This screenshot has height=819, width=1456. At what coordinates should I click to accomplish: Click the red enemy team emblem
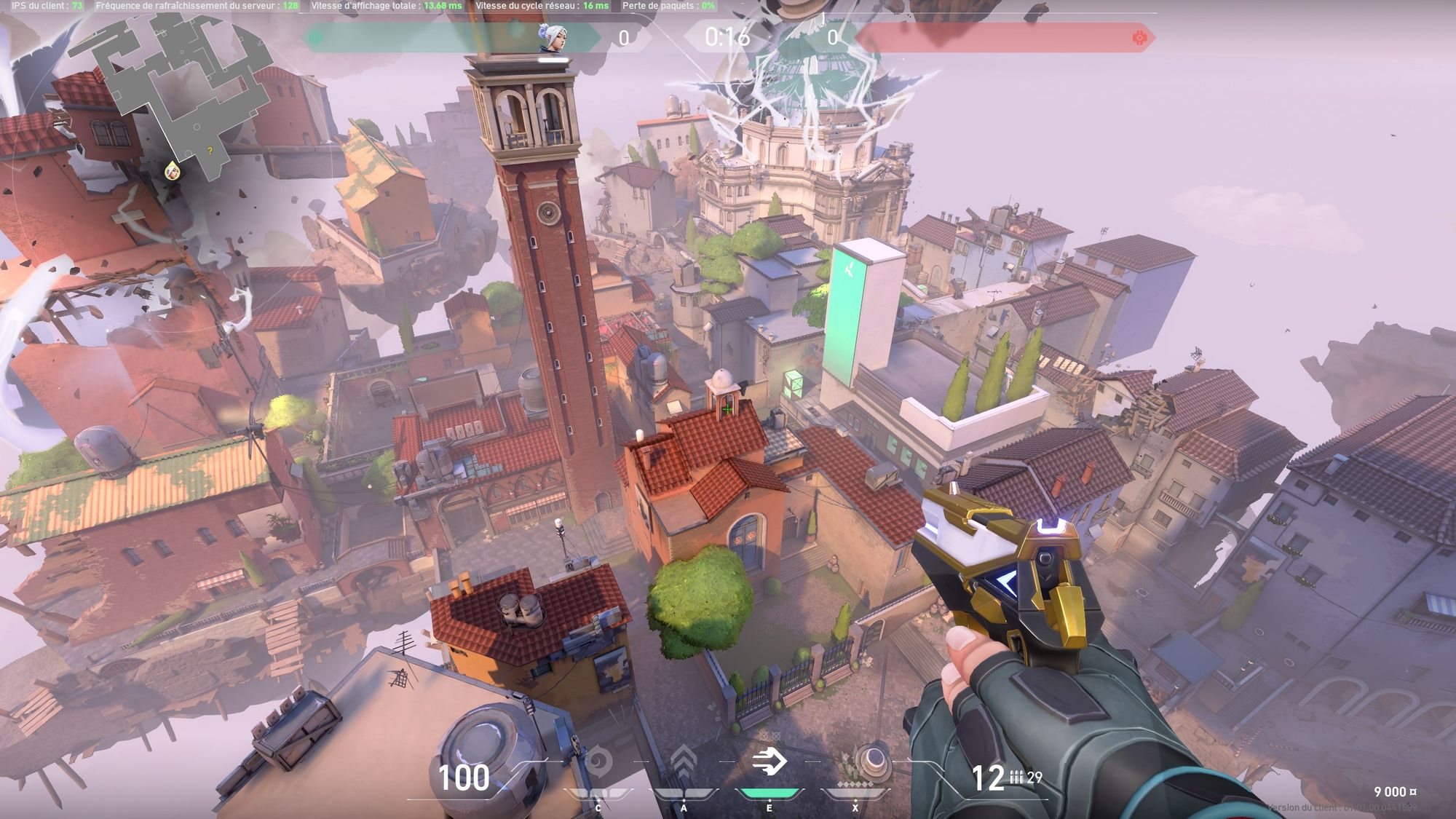[1139, 37]
